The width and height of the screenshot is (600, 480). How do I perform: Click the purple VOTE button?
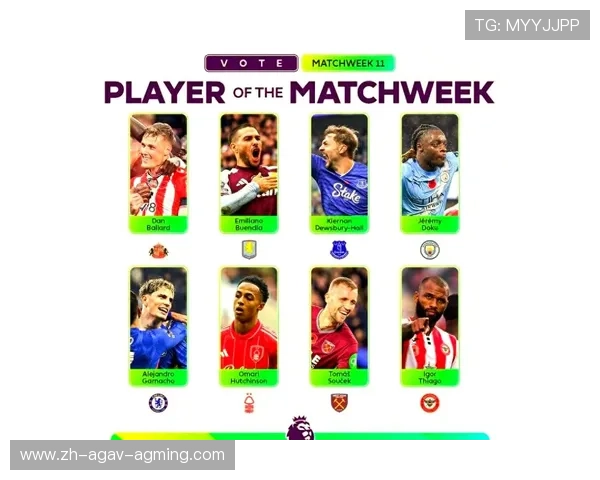[x=251, y=63]
